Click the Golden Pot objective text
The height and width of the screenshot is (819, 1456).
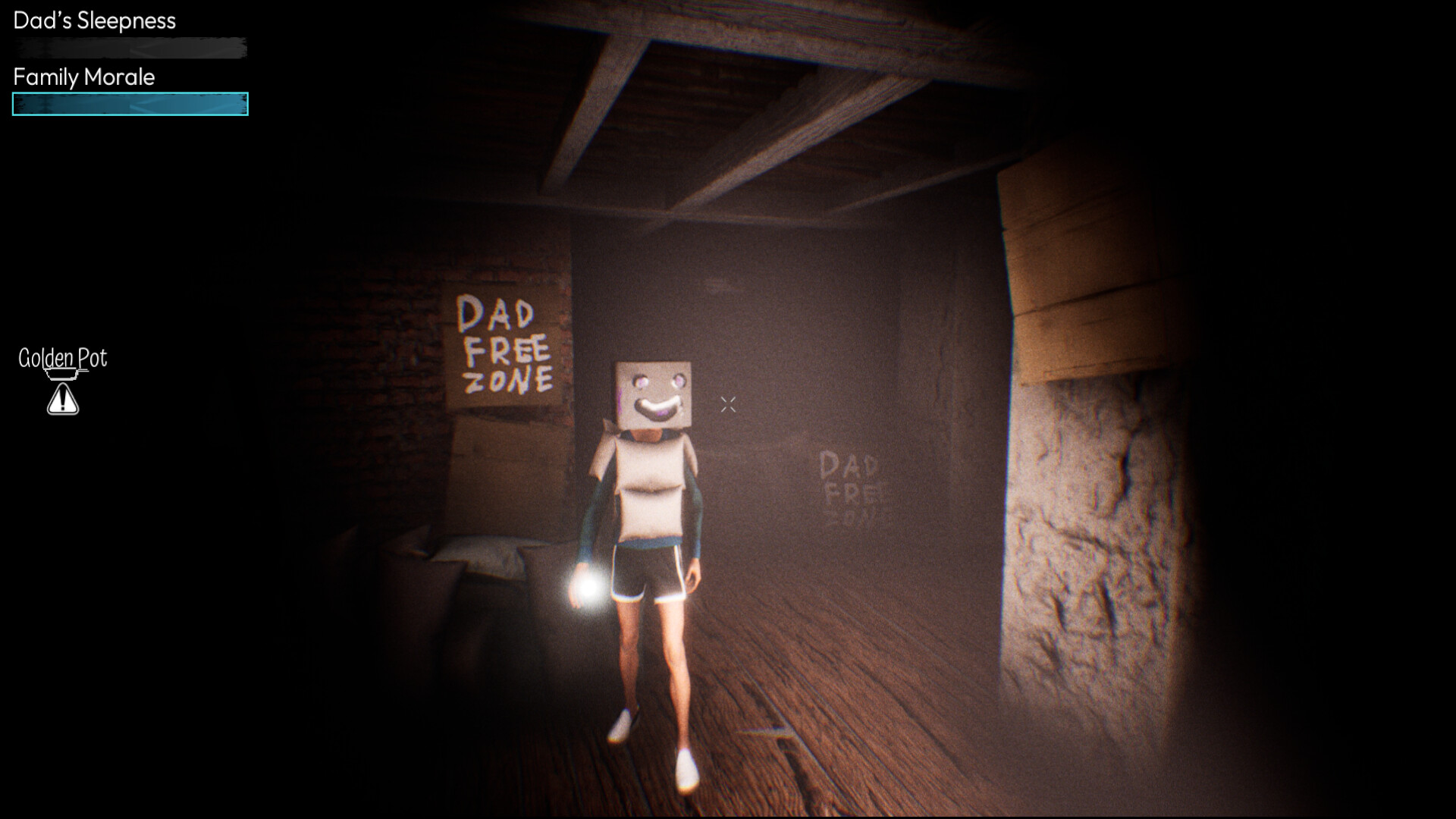click(x=62, y=358)
